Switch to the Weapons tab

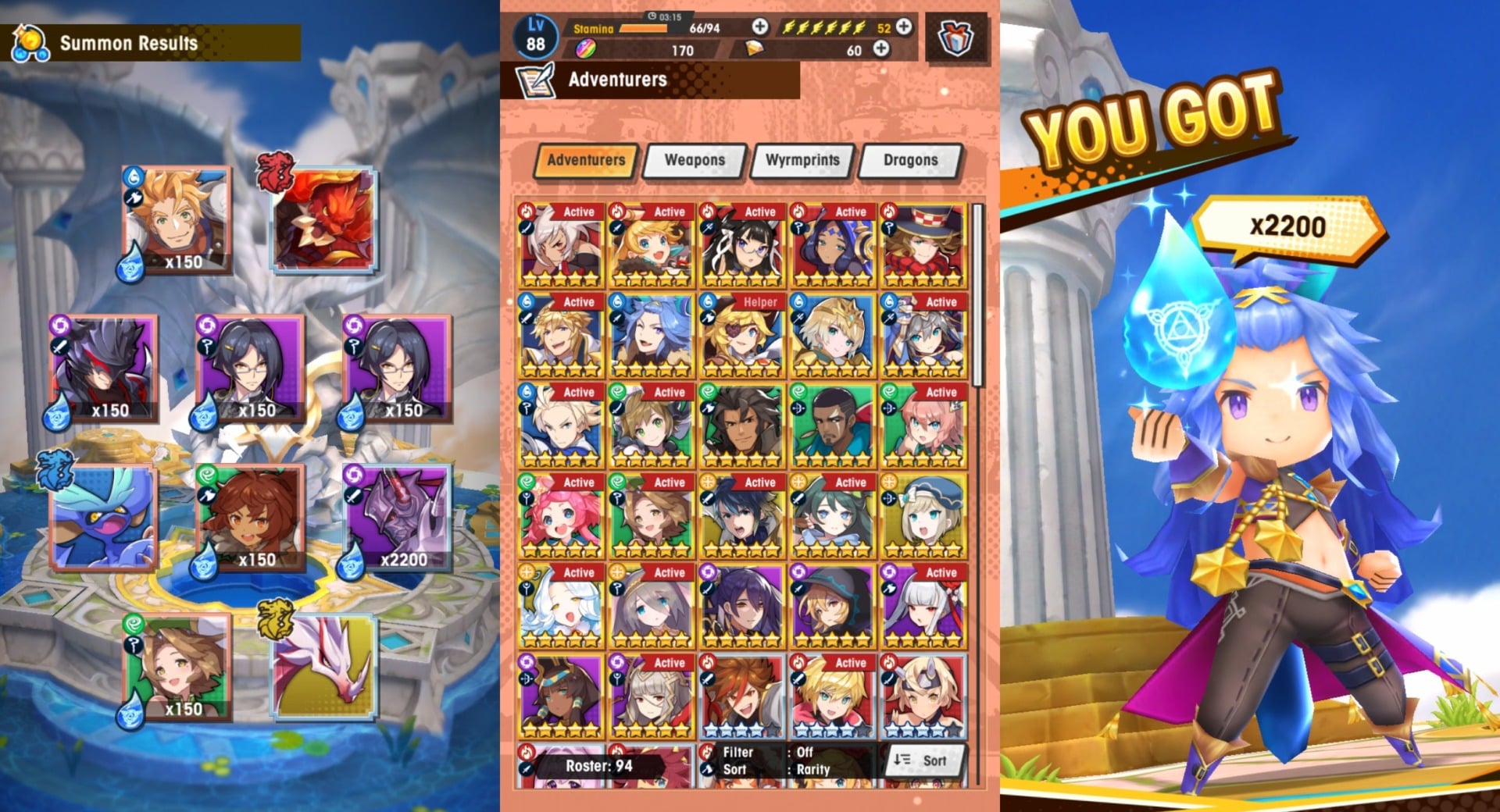(x=694, y=159)
